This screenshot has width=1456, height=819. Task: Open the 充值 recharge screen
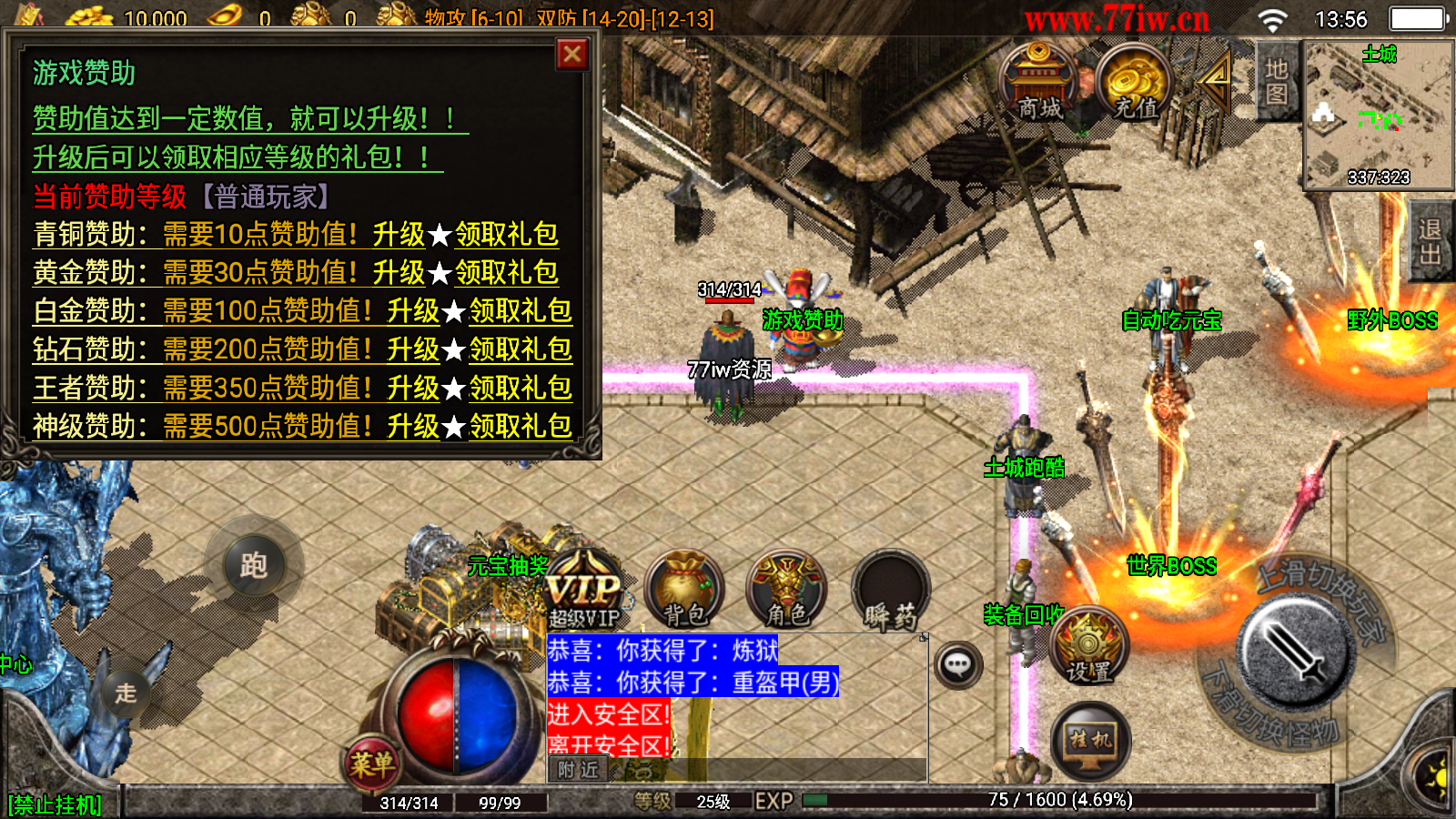coord(1135,84)
